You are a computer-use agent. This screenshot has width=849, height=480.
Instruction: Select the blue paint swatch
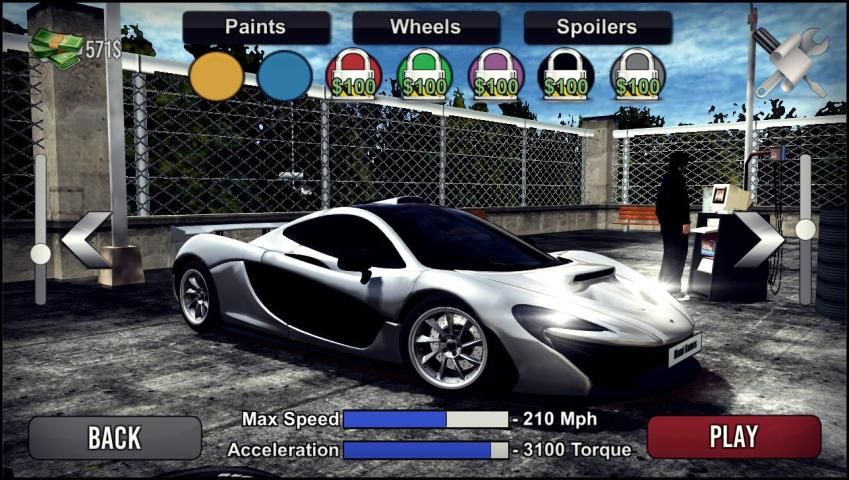click(285, 76)
